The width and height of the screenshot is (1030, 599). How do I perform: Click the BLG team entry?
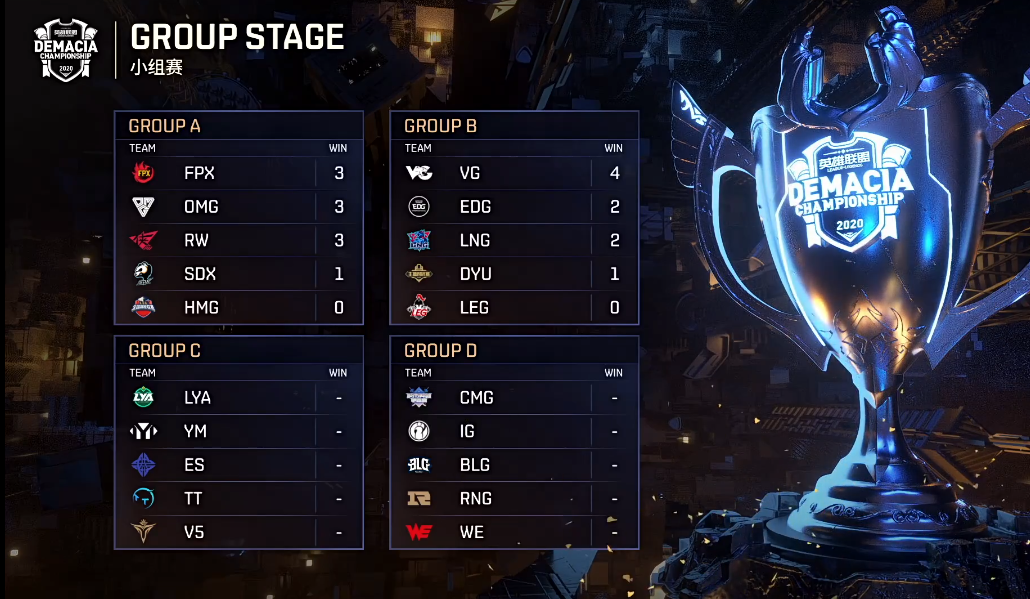point(514,465)
